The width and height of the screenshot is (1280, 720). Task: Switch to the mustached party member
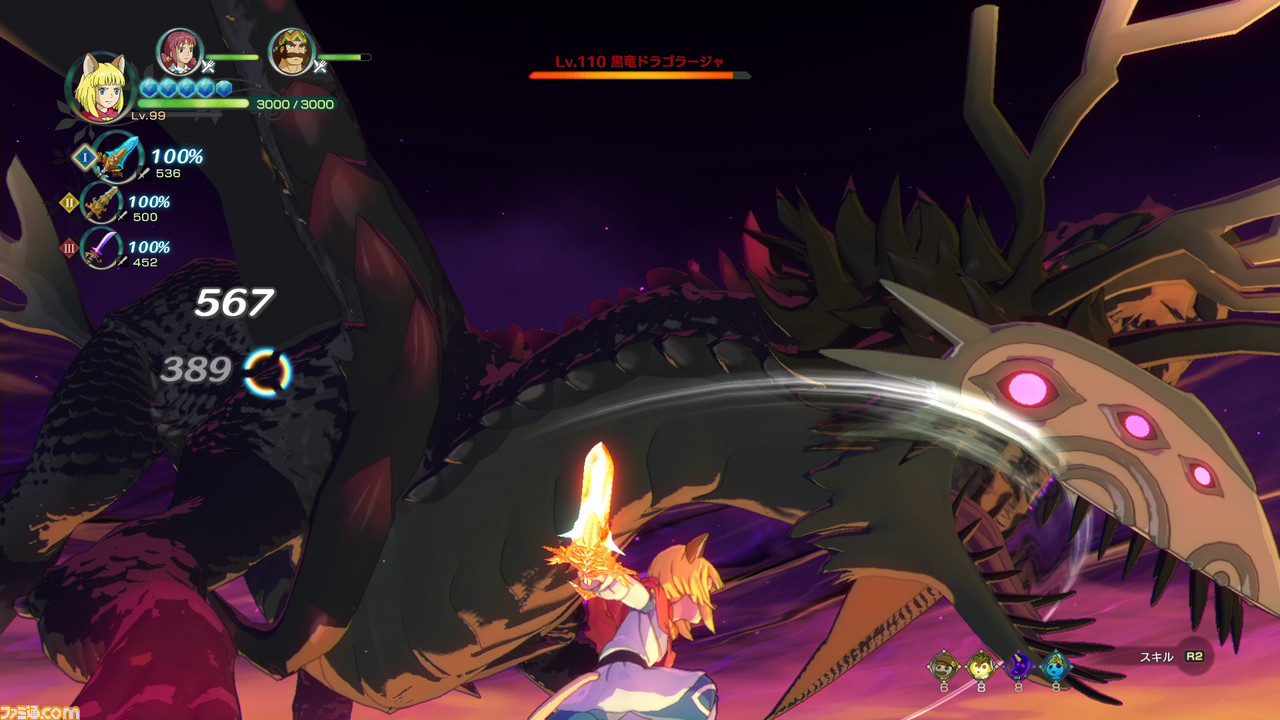click(x=292, y=52)
